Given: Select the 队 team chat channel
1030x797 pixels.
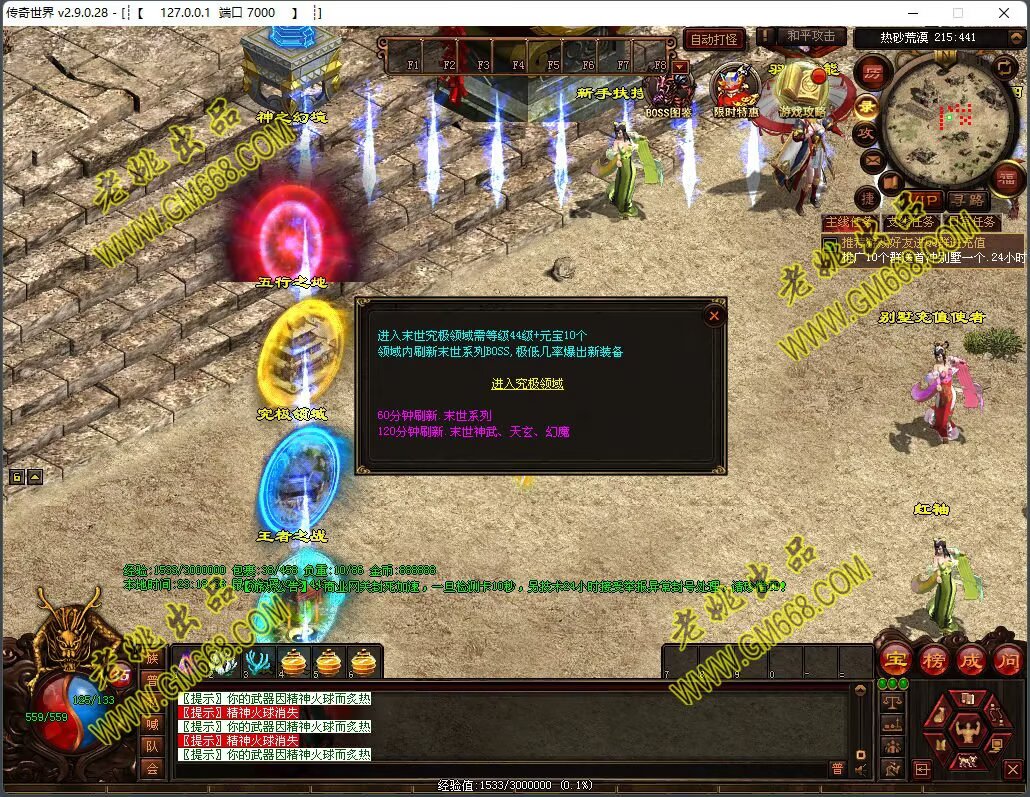Looking at the screenshot, I should click(152, 746).
